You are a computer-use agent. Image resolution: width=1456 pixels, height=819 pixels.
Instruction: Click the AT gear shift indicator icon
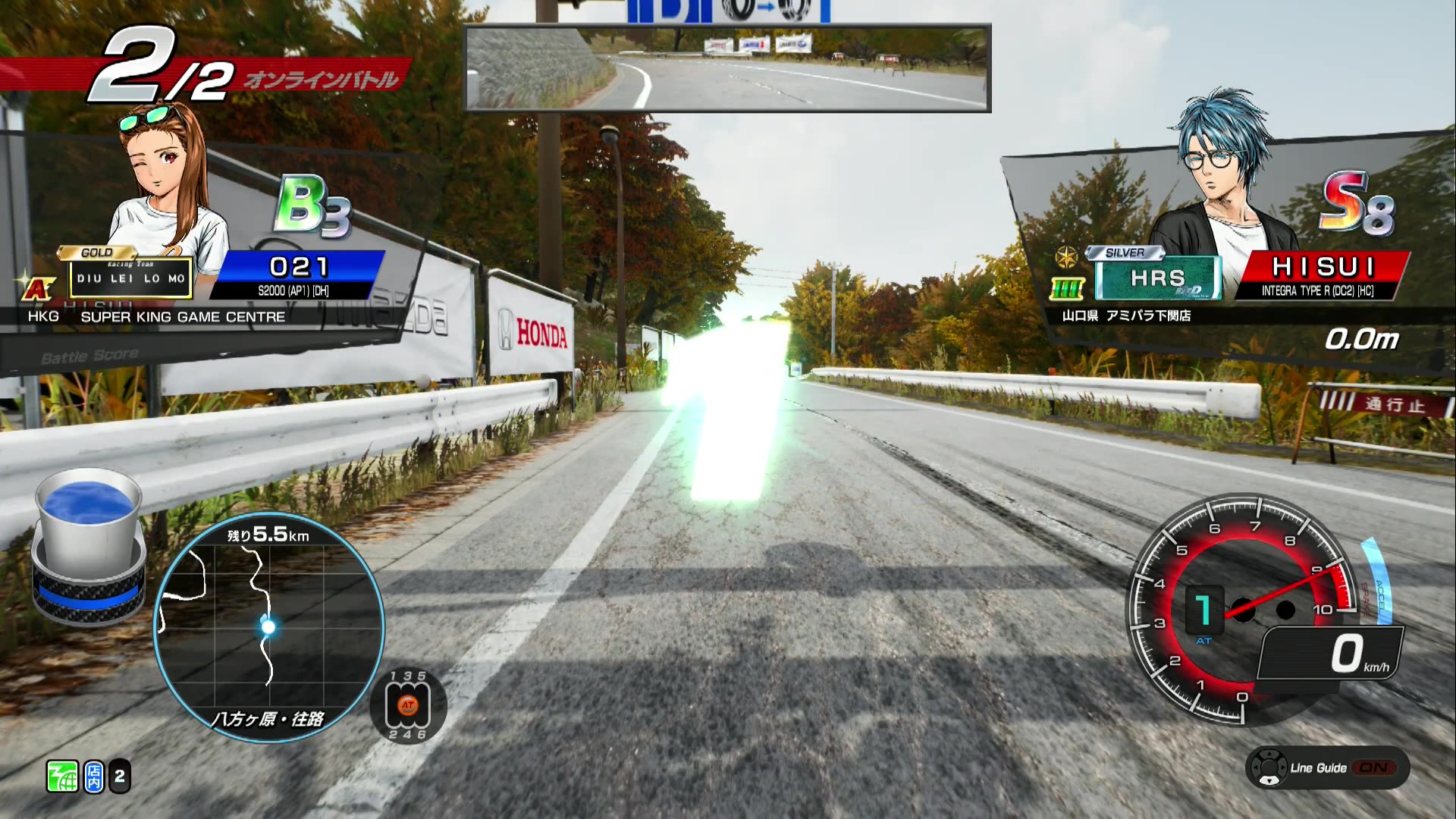tap(408, 705)
